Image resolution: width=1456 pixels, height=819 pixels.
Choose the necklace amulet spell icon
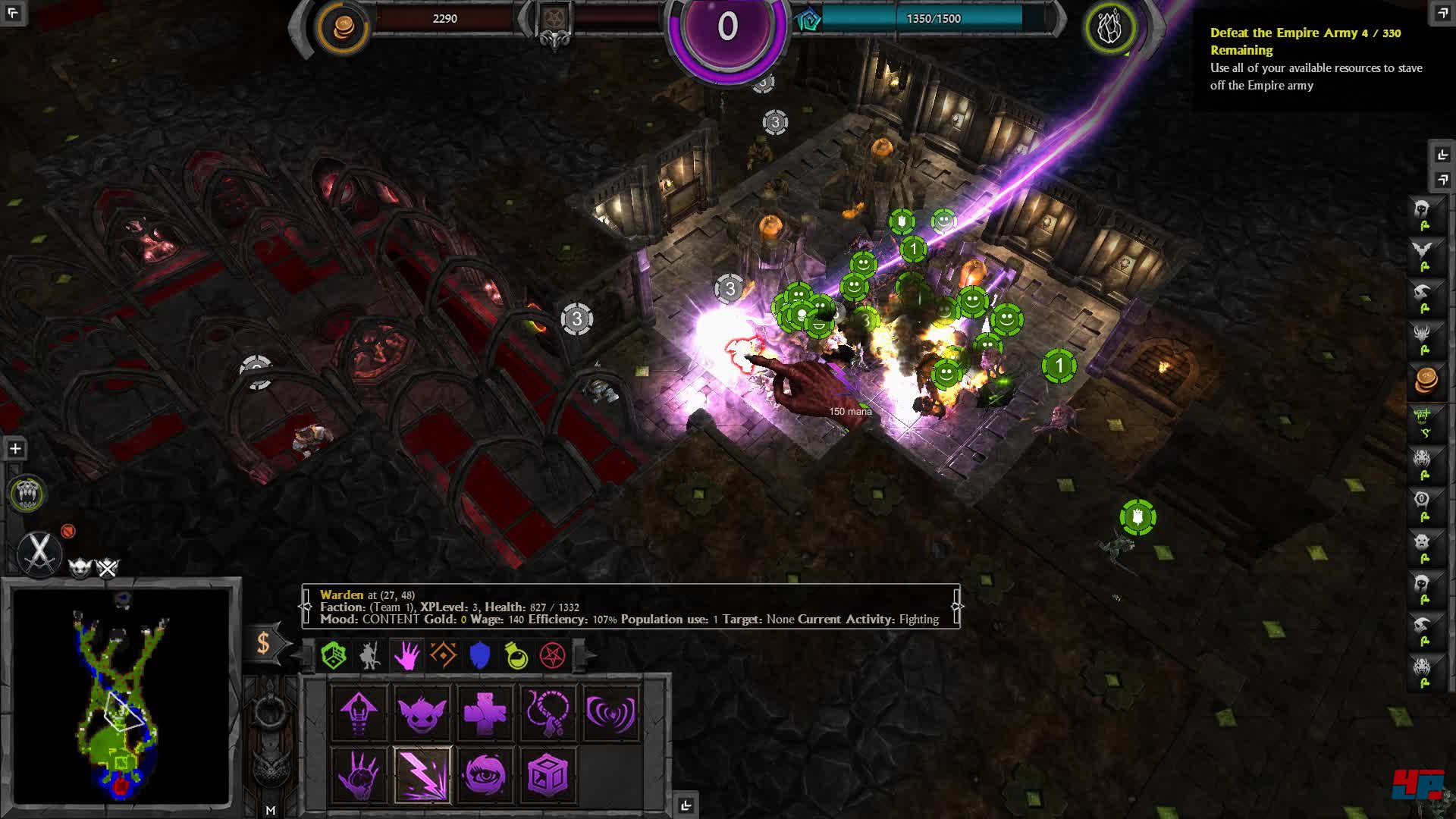pyautogui.click(x=548, y=712)
